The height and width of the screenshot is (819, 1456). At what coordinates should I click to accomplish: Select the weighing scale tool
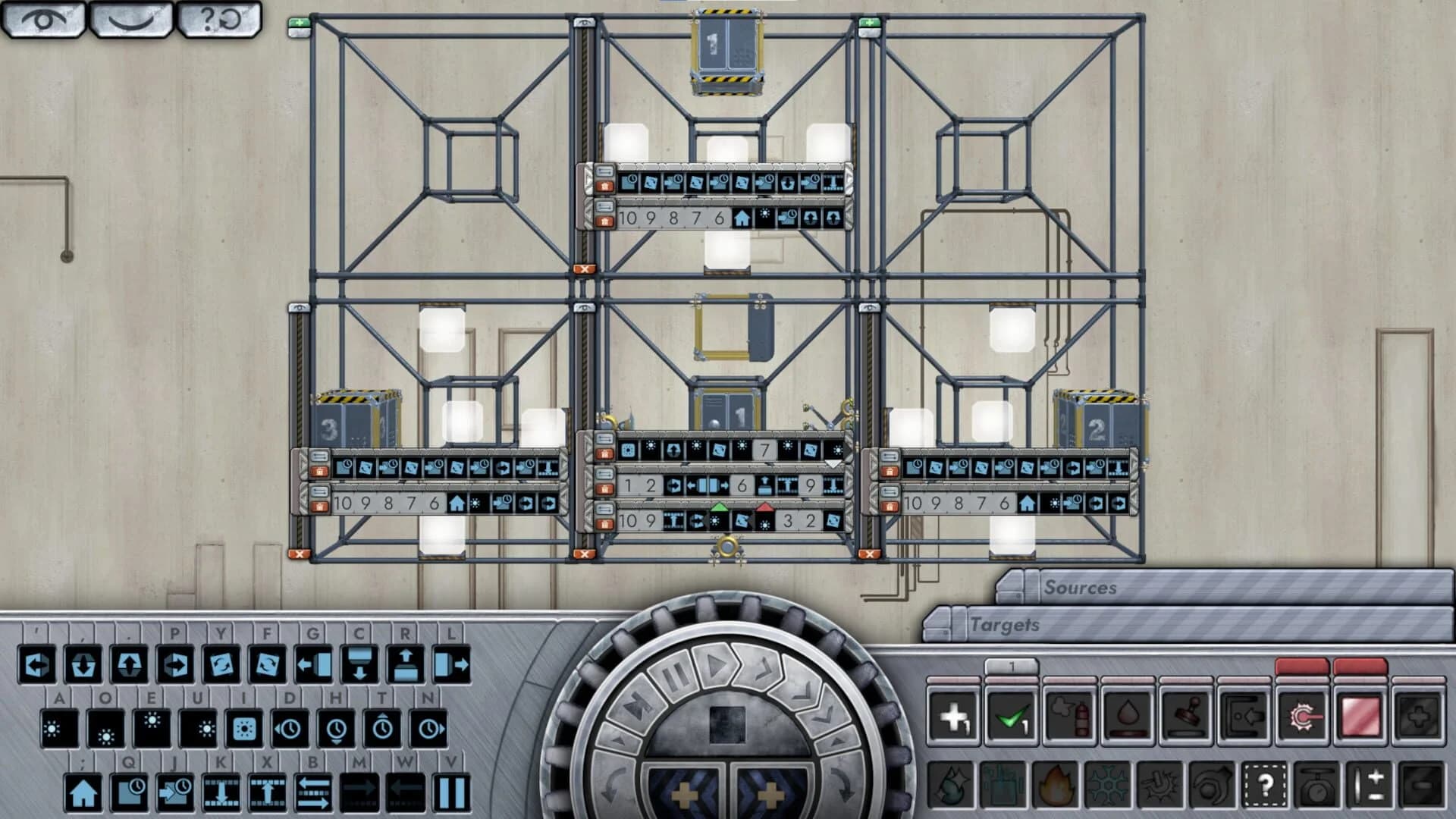(x=1318, y=786)
